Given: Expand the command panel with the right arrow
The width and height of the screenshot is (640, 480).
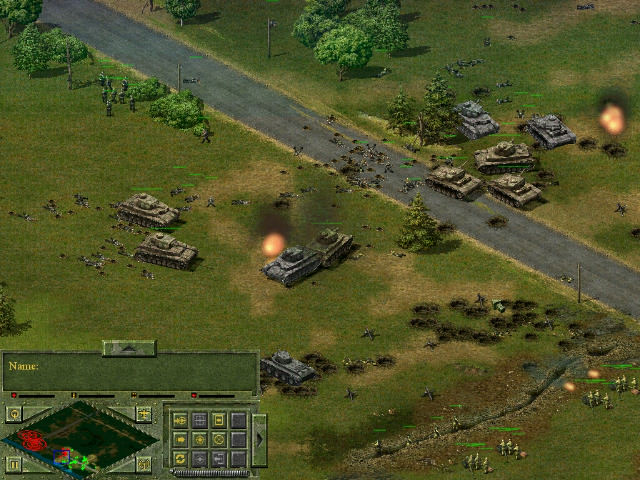Looking at the screenshot, I should (x=259, y=439).
